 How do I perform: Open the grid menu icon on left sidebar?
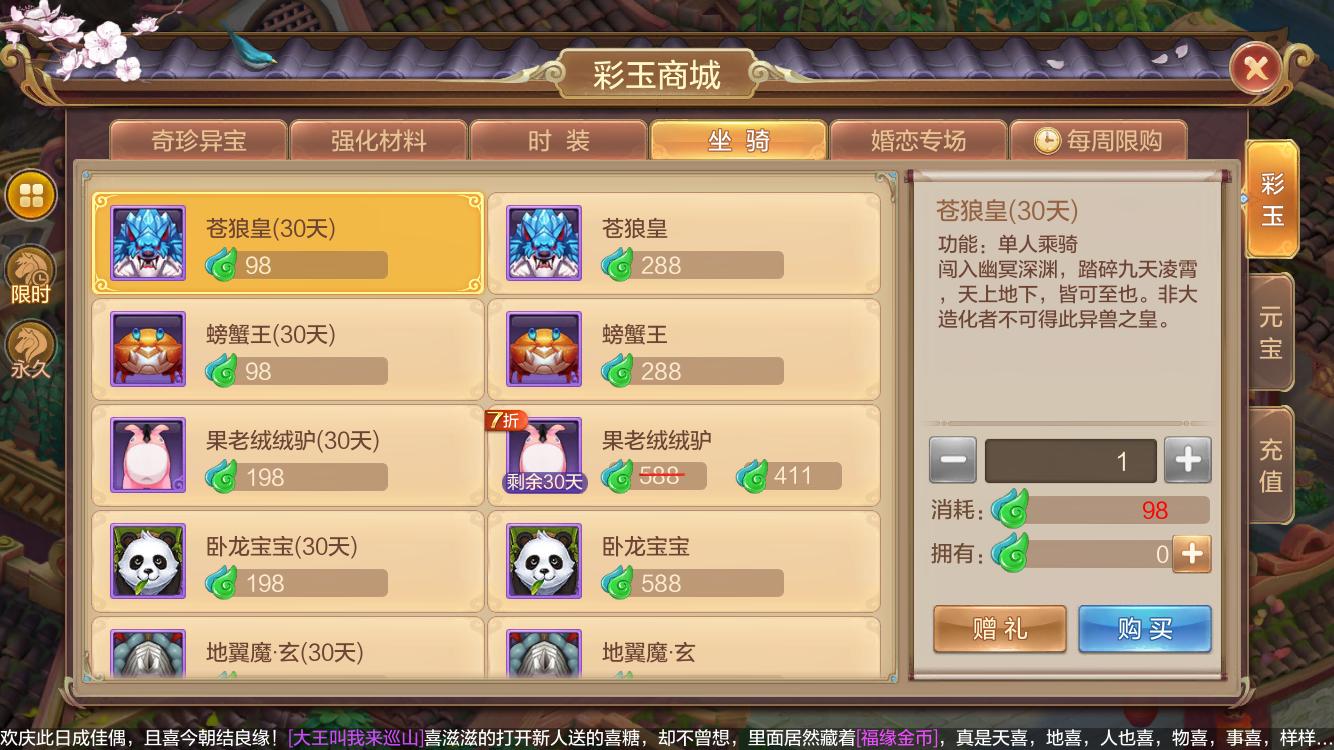pyautogui.click(x=31, y=196)
